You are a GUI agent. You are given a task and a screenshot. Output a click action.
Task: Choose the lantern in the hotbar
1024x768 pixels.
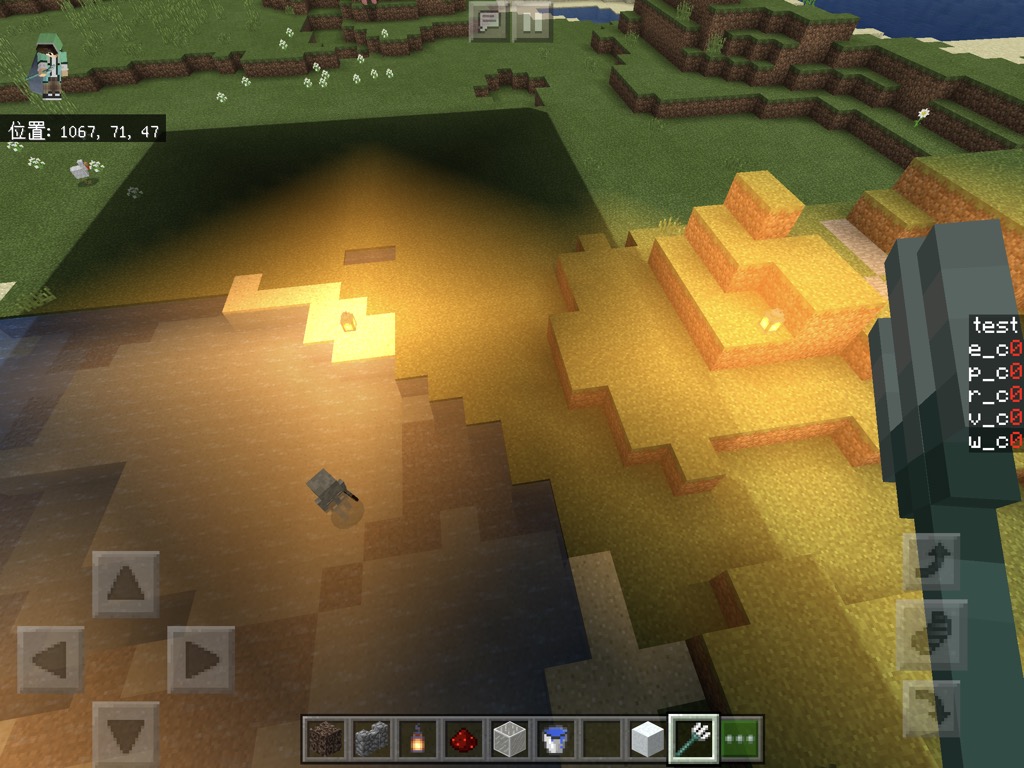tap(417, 739)
